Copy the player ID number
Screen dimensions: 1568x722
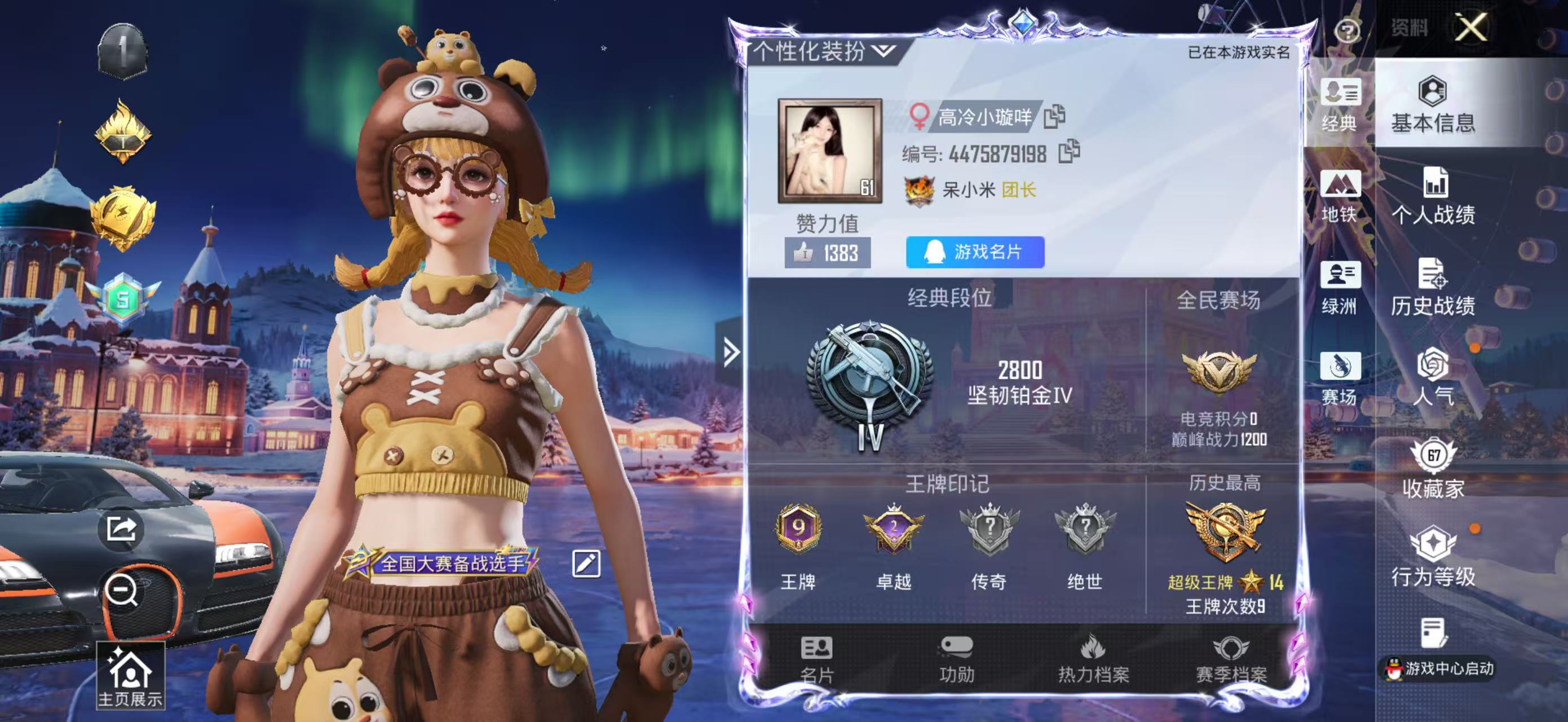[1069, 152]
